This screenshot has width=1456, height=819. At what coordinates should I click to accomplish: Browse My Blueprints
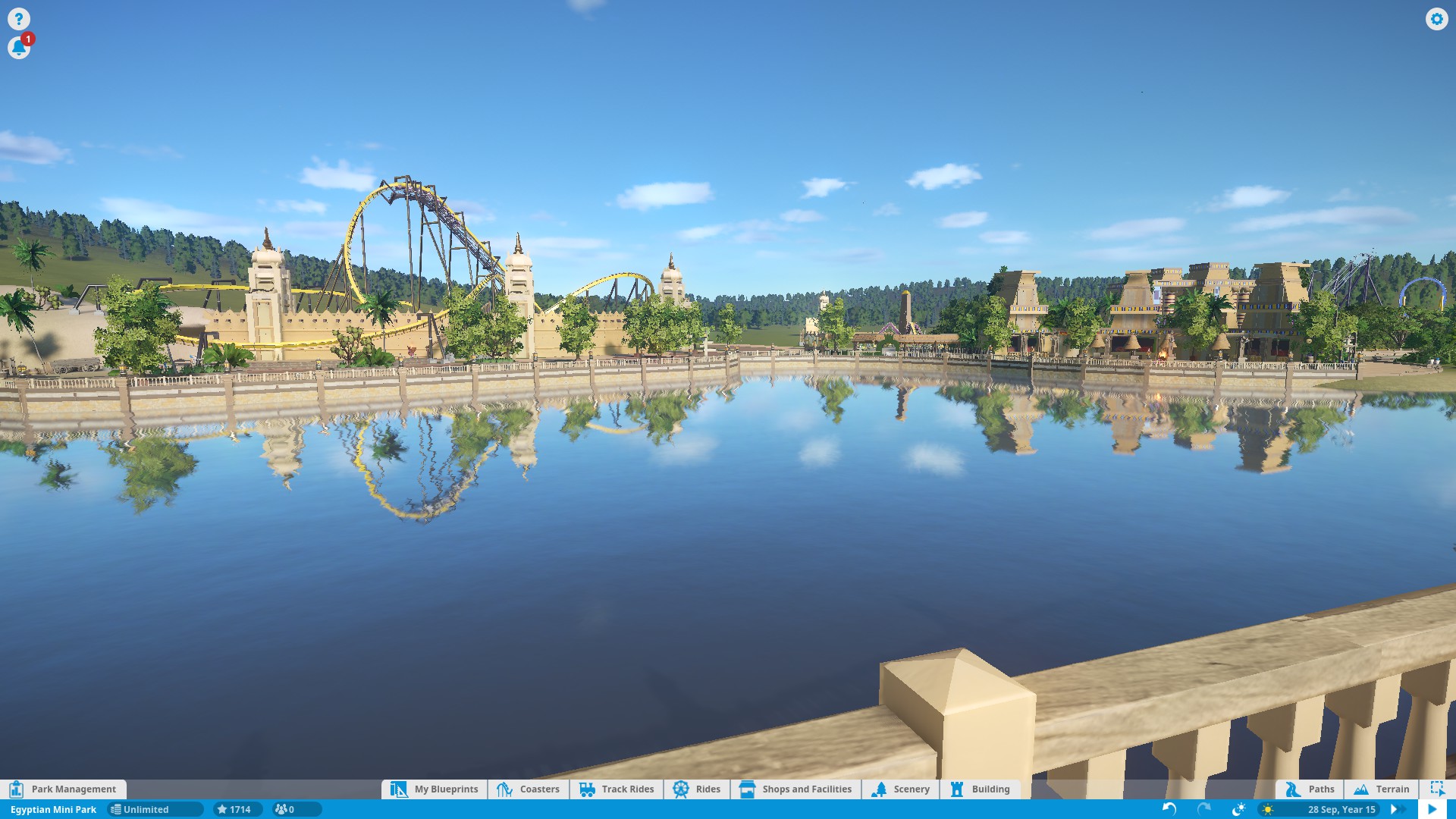(x=435, y=789)
